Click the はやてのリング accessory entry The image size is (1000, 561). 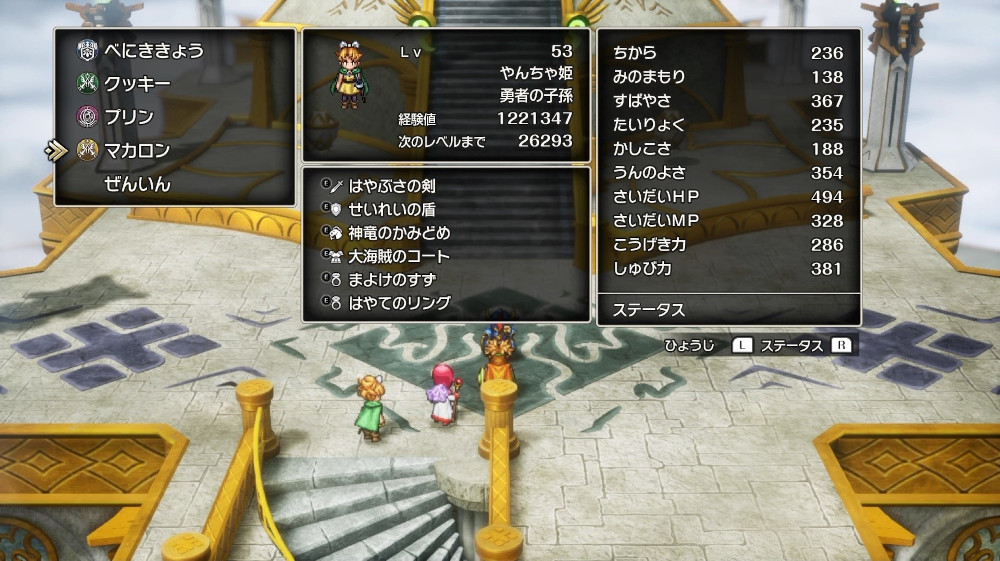(x=399, y=302)
